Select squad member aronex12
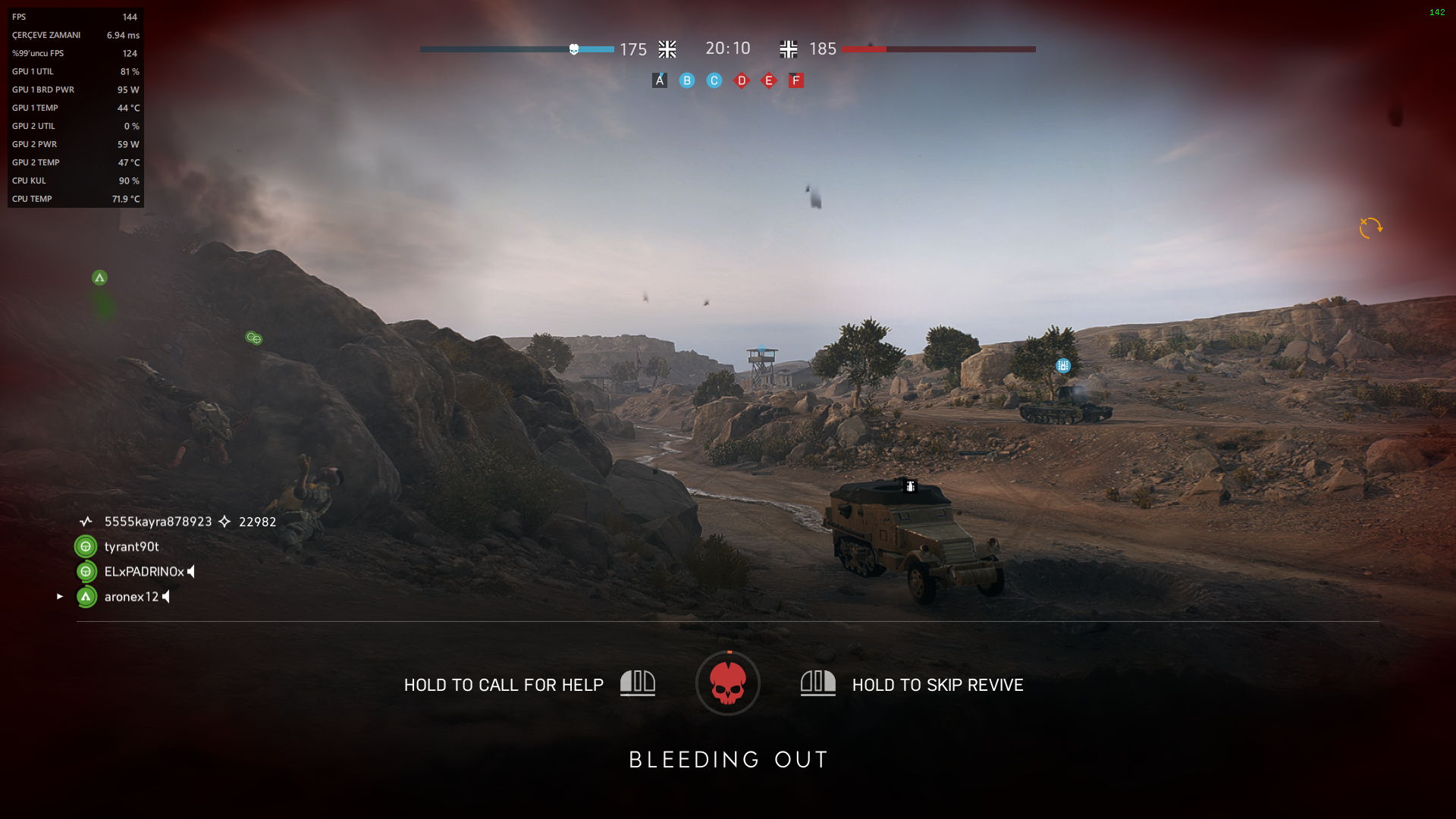Screen dimensions: 1456x819 (131, 597)
